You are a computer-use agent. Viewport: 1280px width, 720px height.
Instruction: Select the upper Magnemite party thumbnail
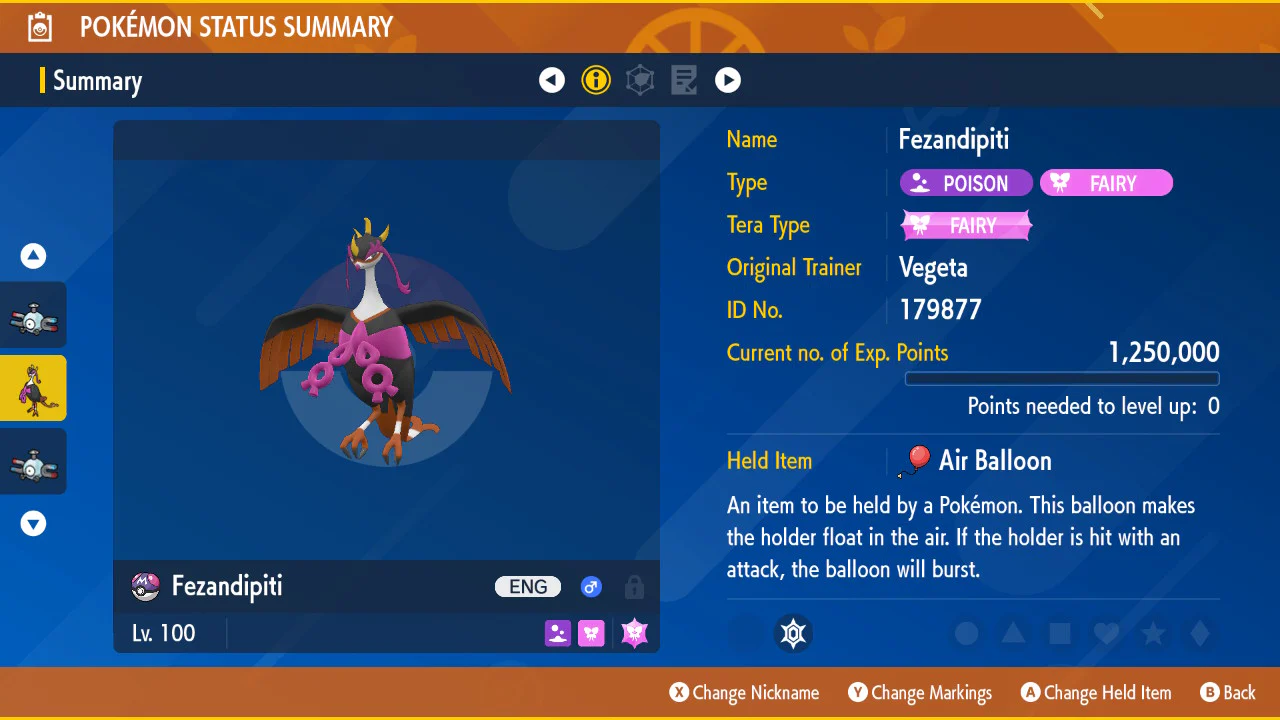coord(33,316)
